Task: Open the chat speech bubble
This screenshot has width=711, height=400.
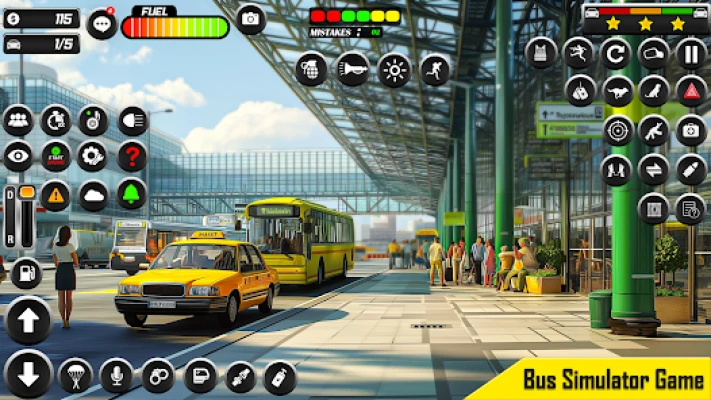Action: pyautogui.click(x=101, y=24)
